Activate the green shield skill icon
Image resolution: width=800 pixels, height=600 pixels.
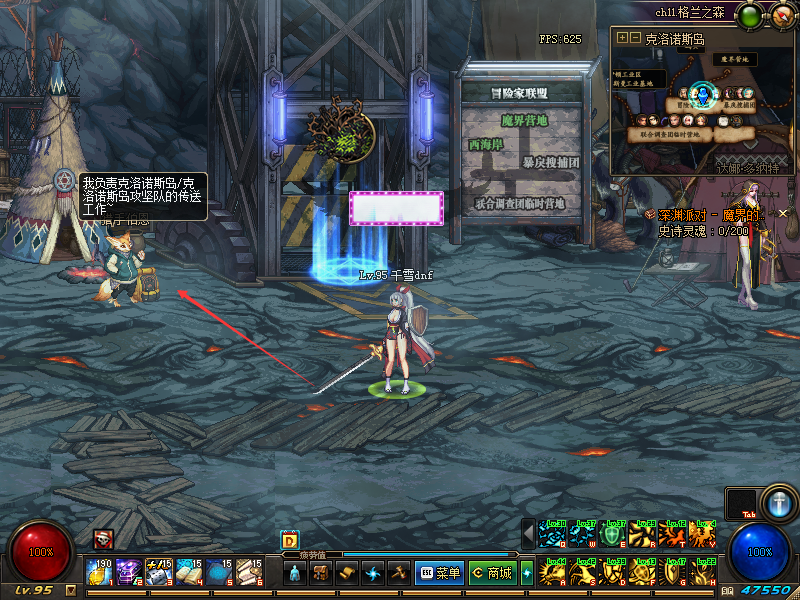point(614,535)
